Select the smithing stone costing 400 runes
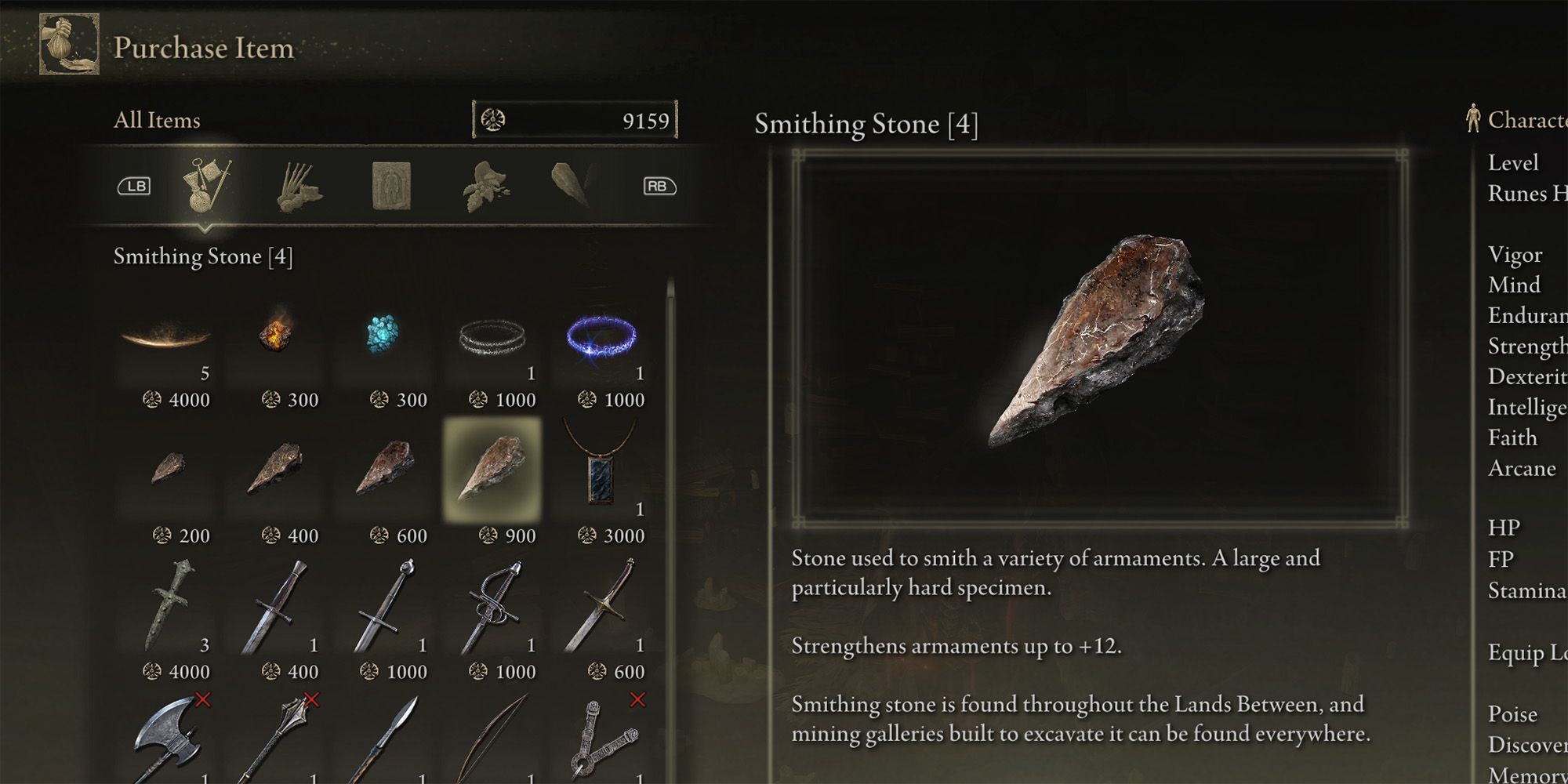The width and height of the screenshot is (1568, 784). 275,470
